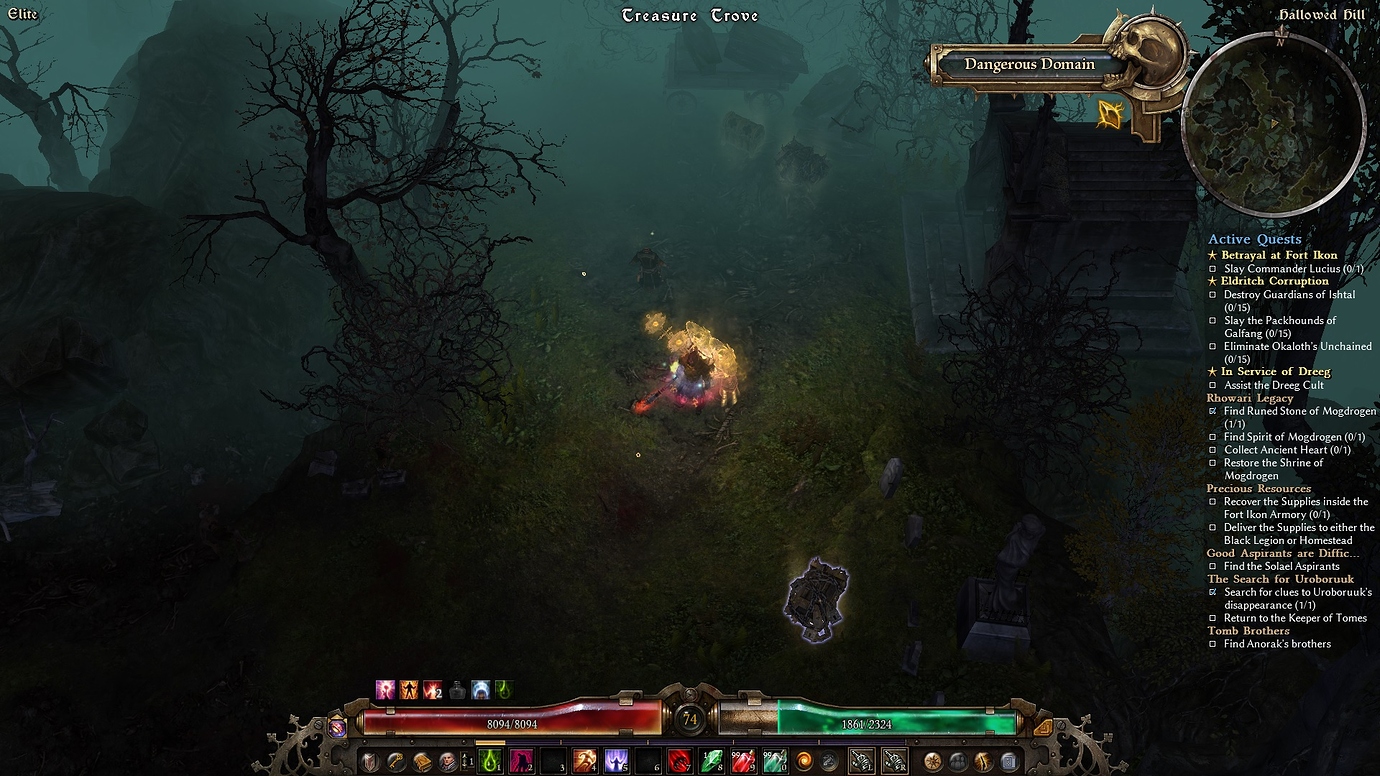Select the green Blood of Dreeg skill in slot 1

(x=489, y=761)
